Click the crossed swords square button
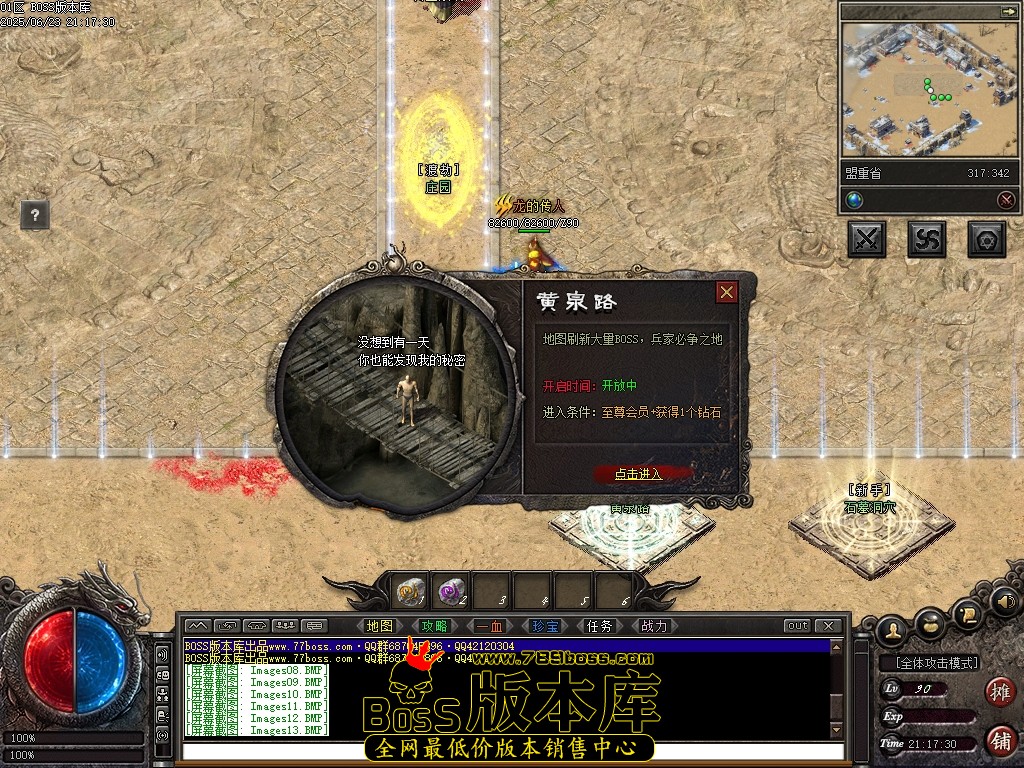 tap(866, 239)
